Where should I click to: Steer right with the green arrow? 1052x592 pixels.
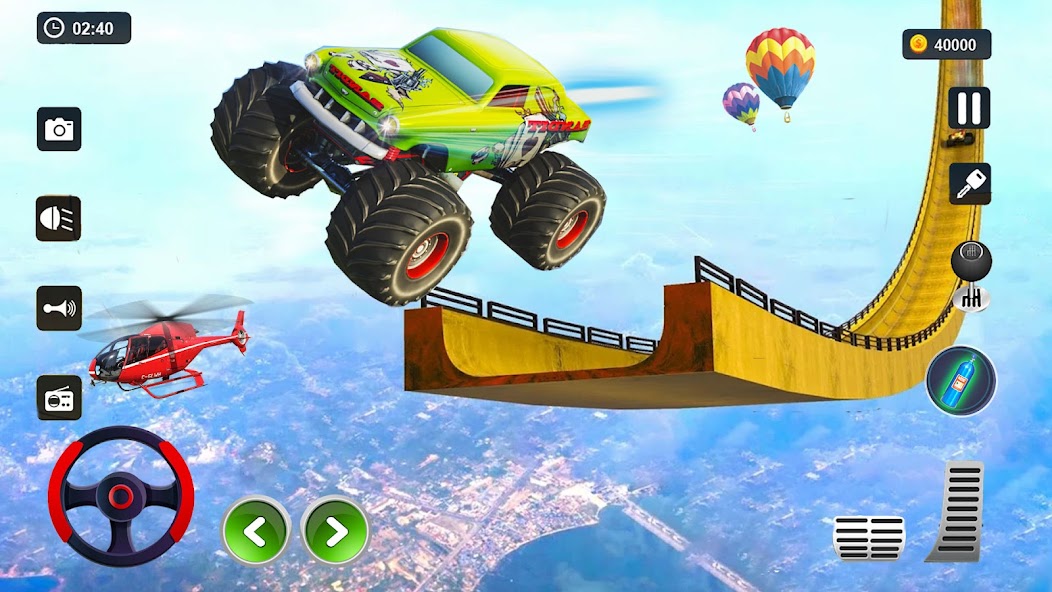click(336, 531)
